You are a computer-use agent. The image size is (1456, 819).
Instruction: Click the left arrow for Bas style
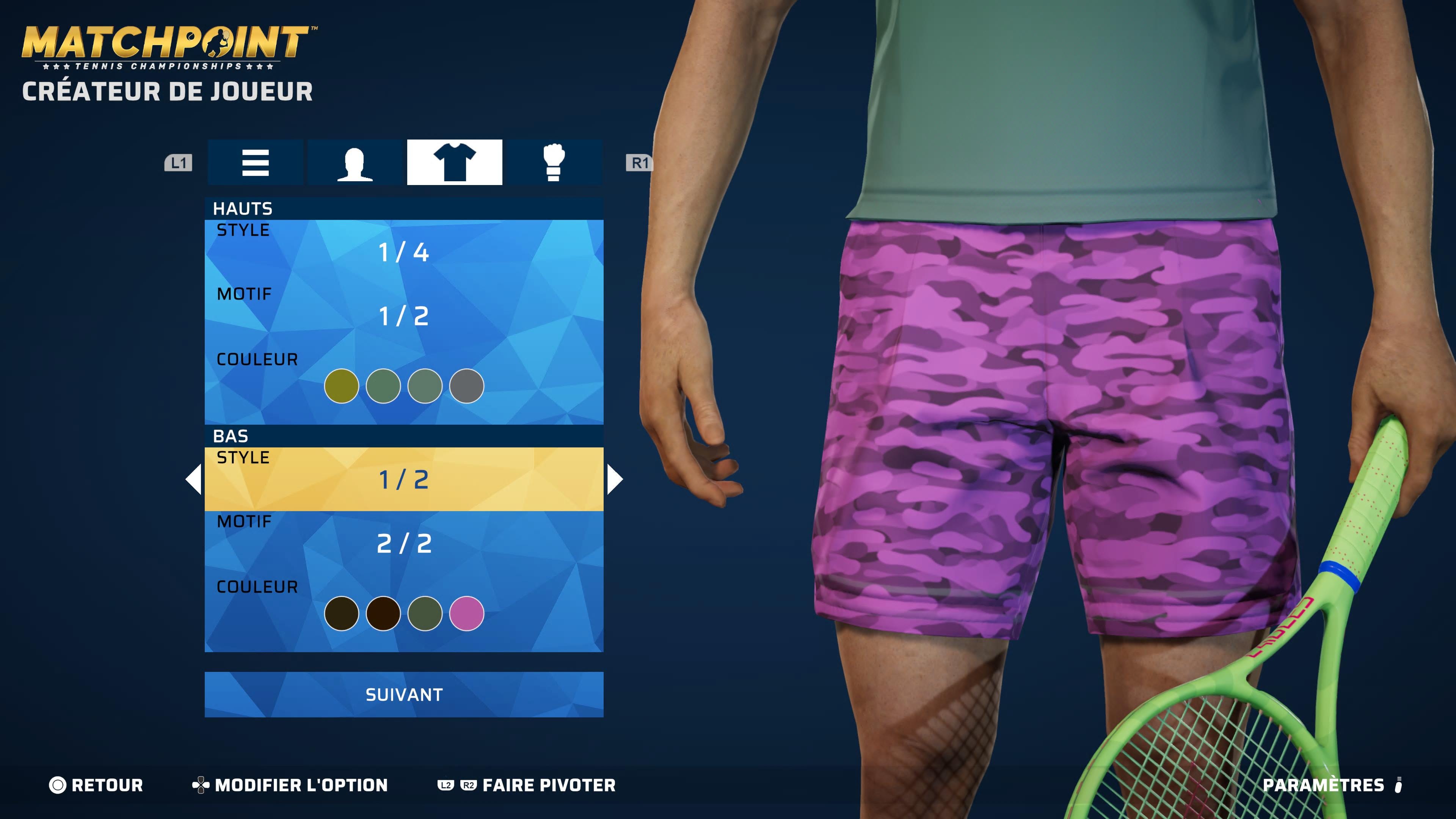pos(194,479)
